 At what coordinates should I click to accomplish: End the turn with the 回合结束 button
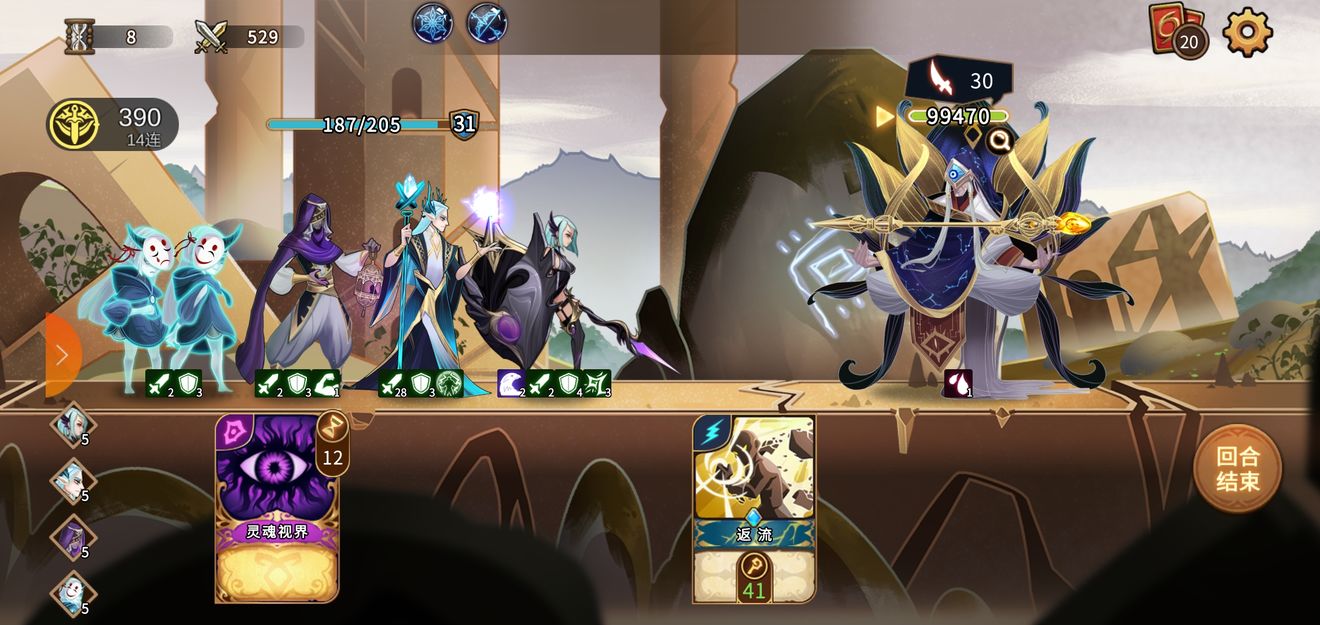tap(1237, 469)
